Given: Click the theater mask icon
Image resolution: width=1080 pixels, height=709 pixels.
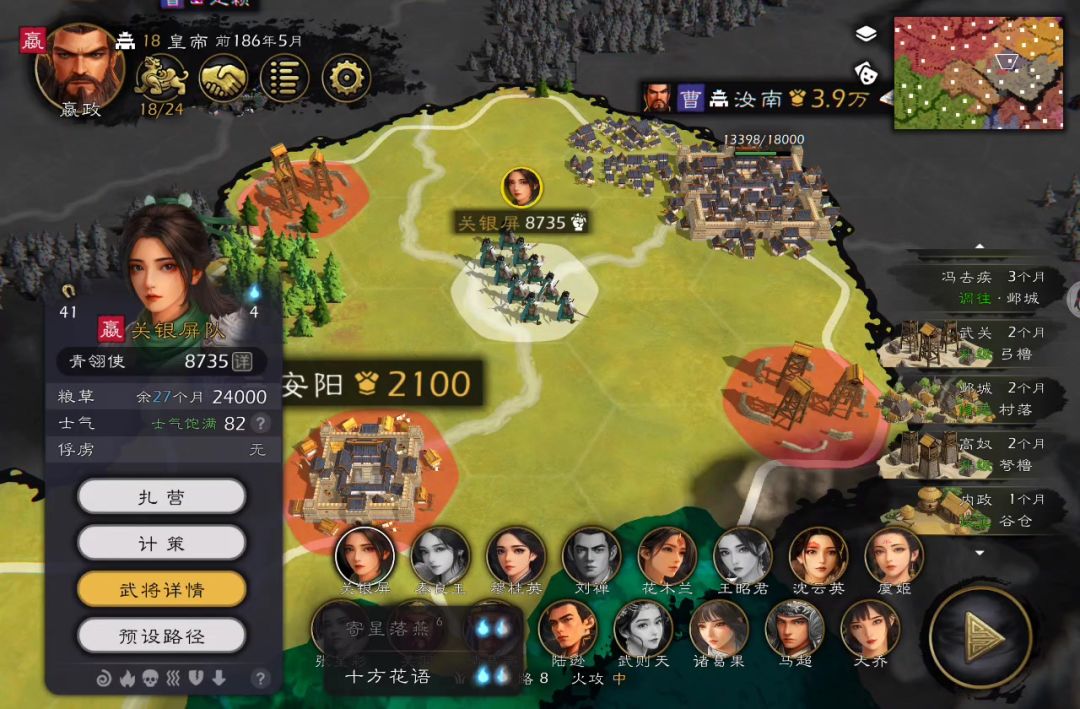Looking at the screenshot, I should [866, 71].
